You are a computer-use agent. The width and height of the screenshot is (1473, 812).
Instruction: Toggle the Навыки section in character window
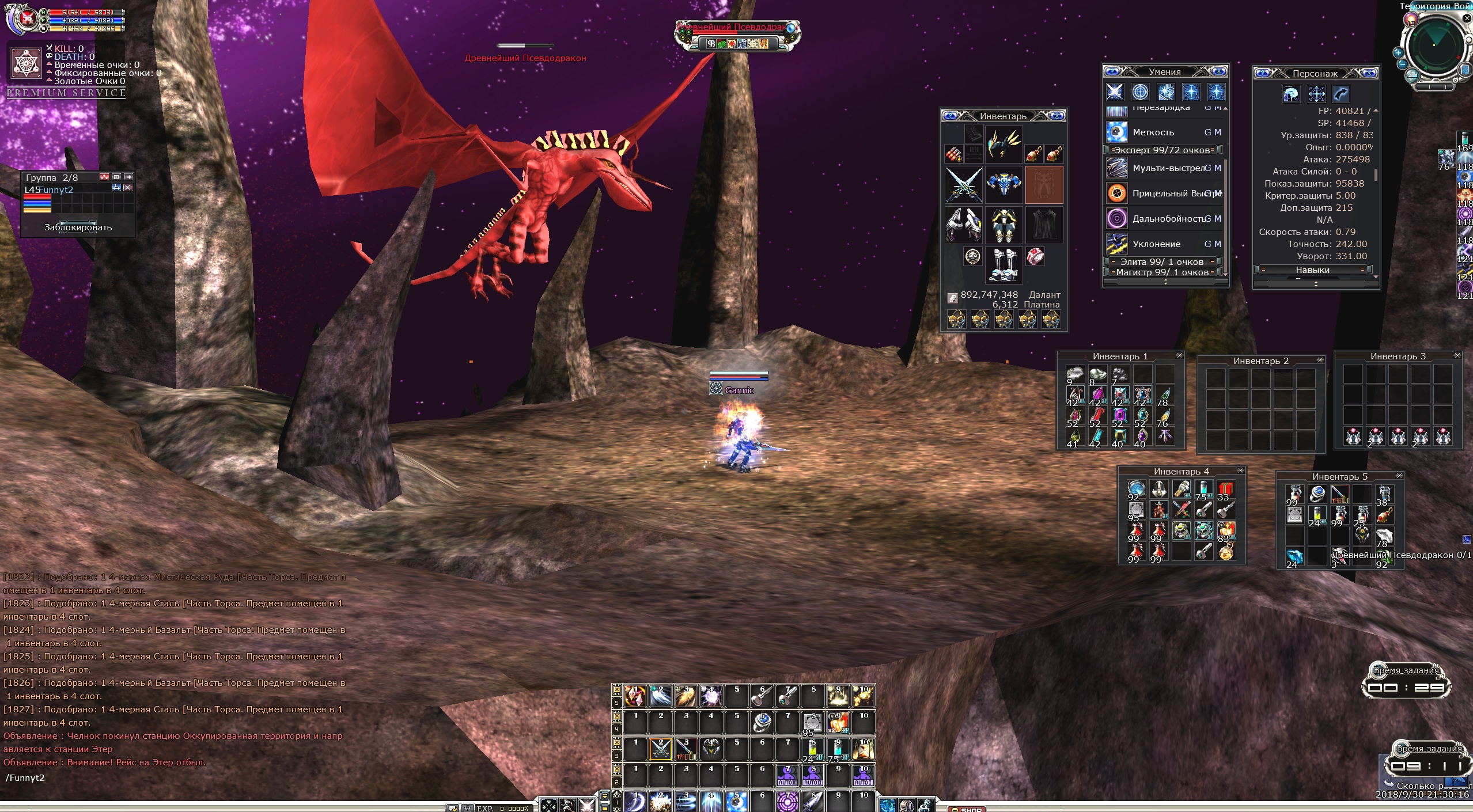pos(1312,270)
